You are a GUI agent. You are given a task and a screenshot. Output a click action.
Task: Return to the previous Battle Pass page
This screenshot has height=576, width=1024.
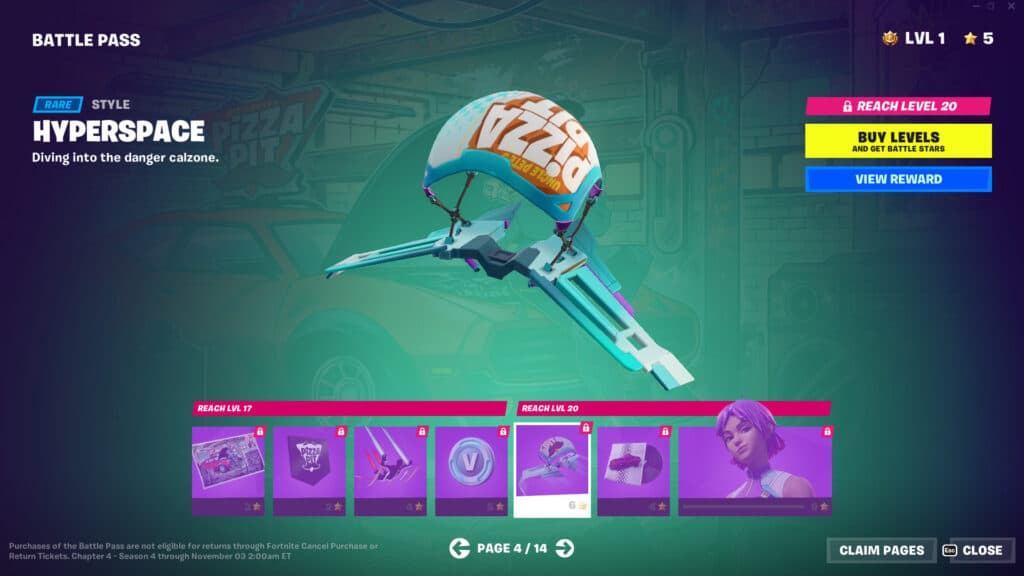pyautogui.click(x=459, y=548)
